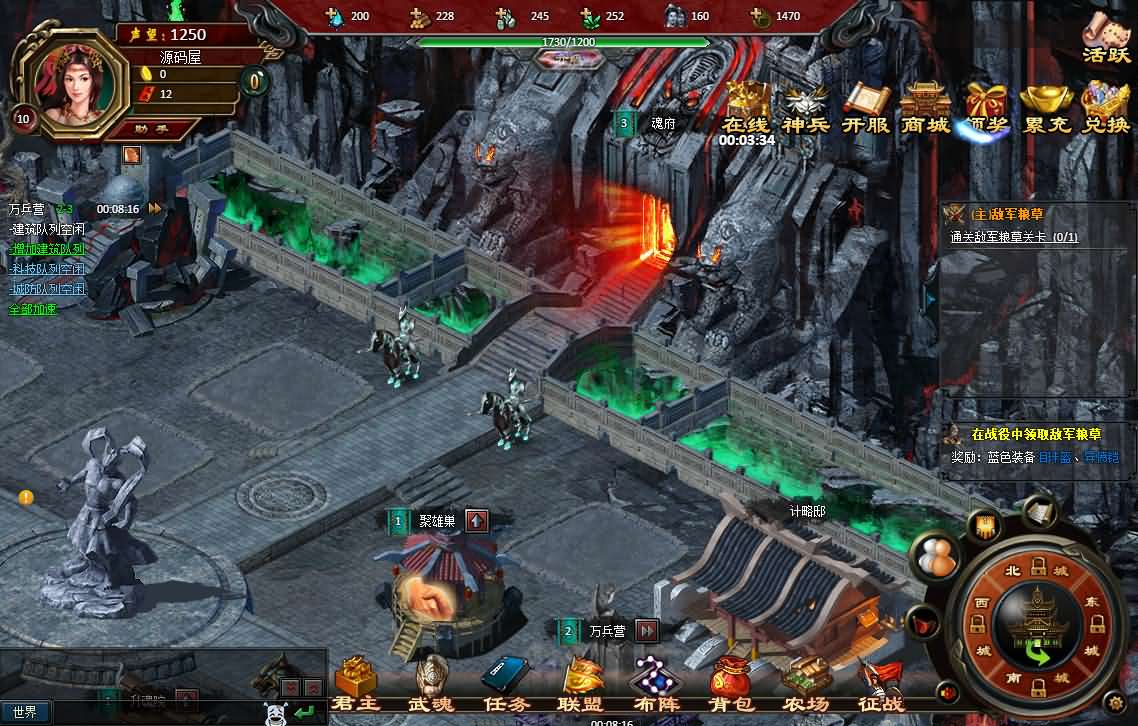Viewport: 1138px width, 726px height.
Task: Open the 联盟 alliance menu
Action: (581, 683)
